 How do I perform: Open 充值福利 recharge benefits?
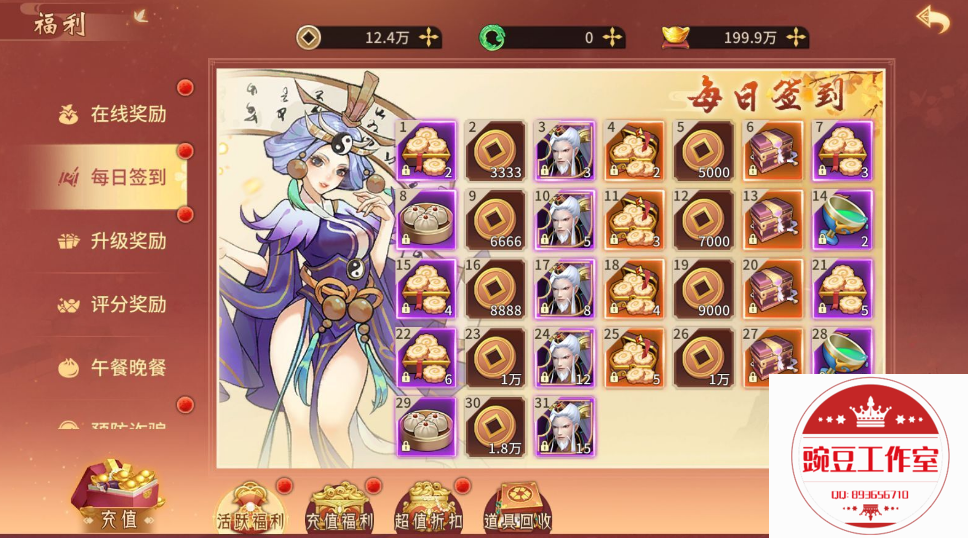(x=339, y=505)
